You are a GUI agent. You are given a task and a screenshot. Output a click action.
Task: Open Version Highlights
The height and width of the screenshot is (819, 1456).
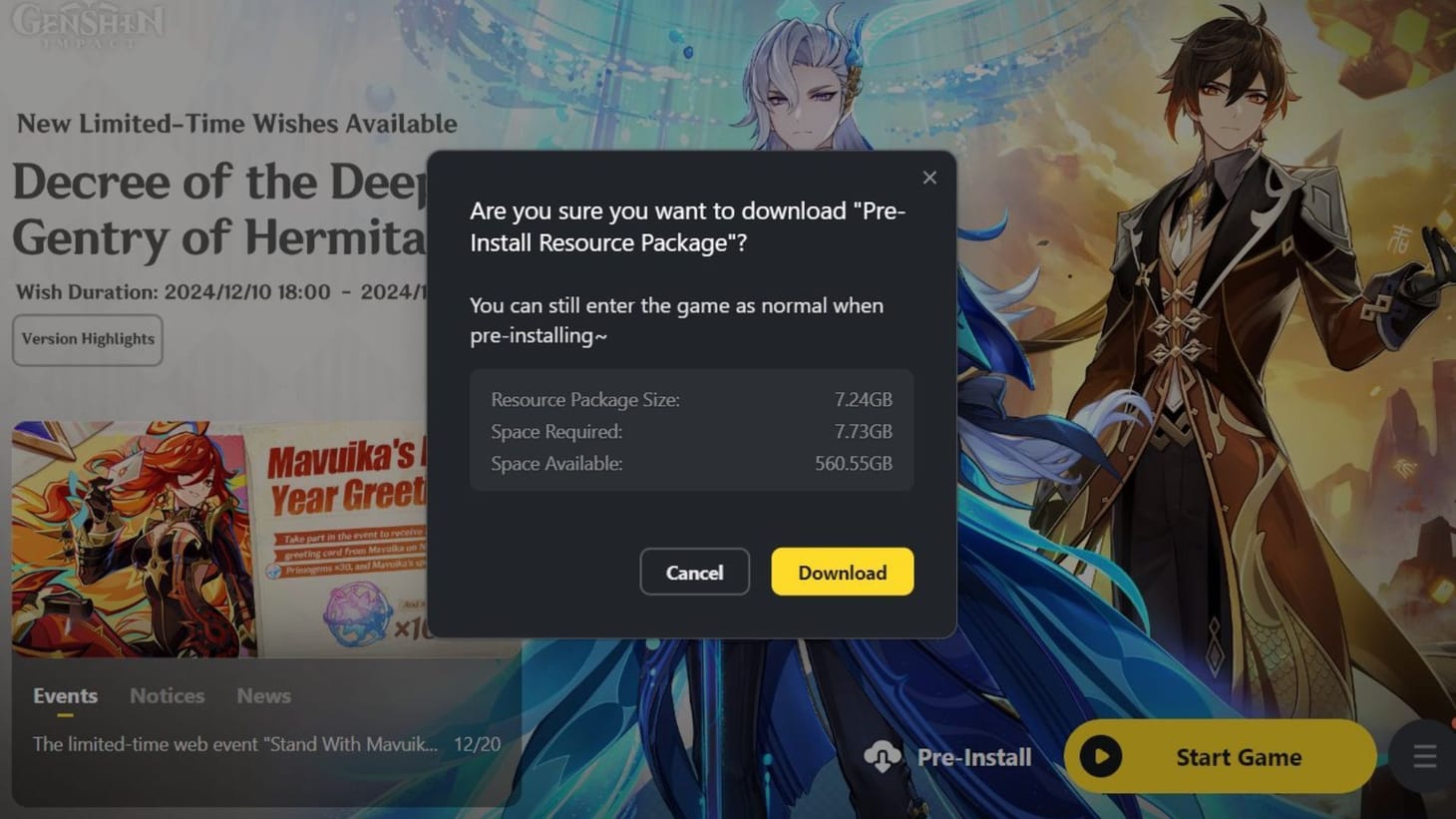point(87,339)
